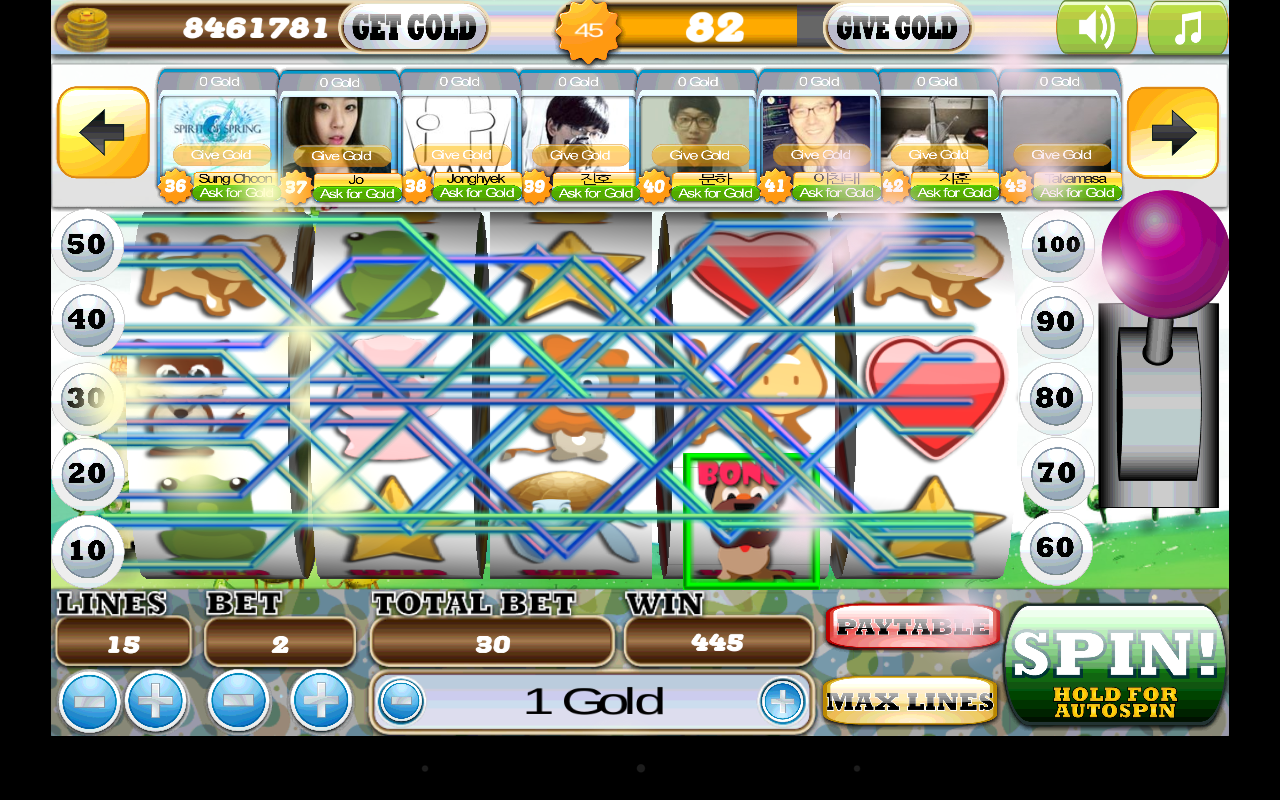Screen dimensions: 1280x800
Task: Mute sound effects with speaker toggle
Action: coord(1096,27)
